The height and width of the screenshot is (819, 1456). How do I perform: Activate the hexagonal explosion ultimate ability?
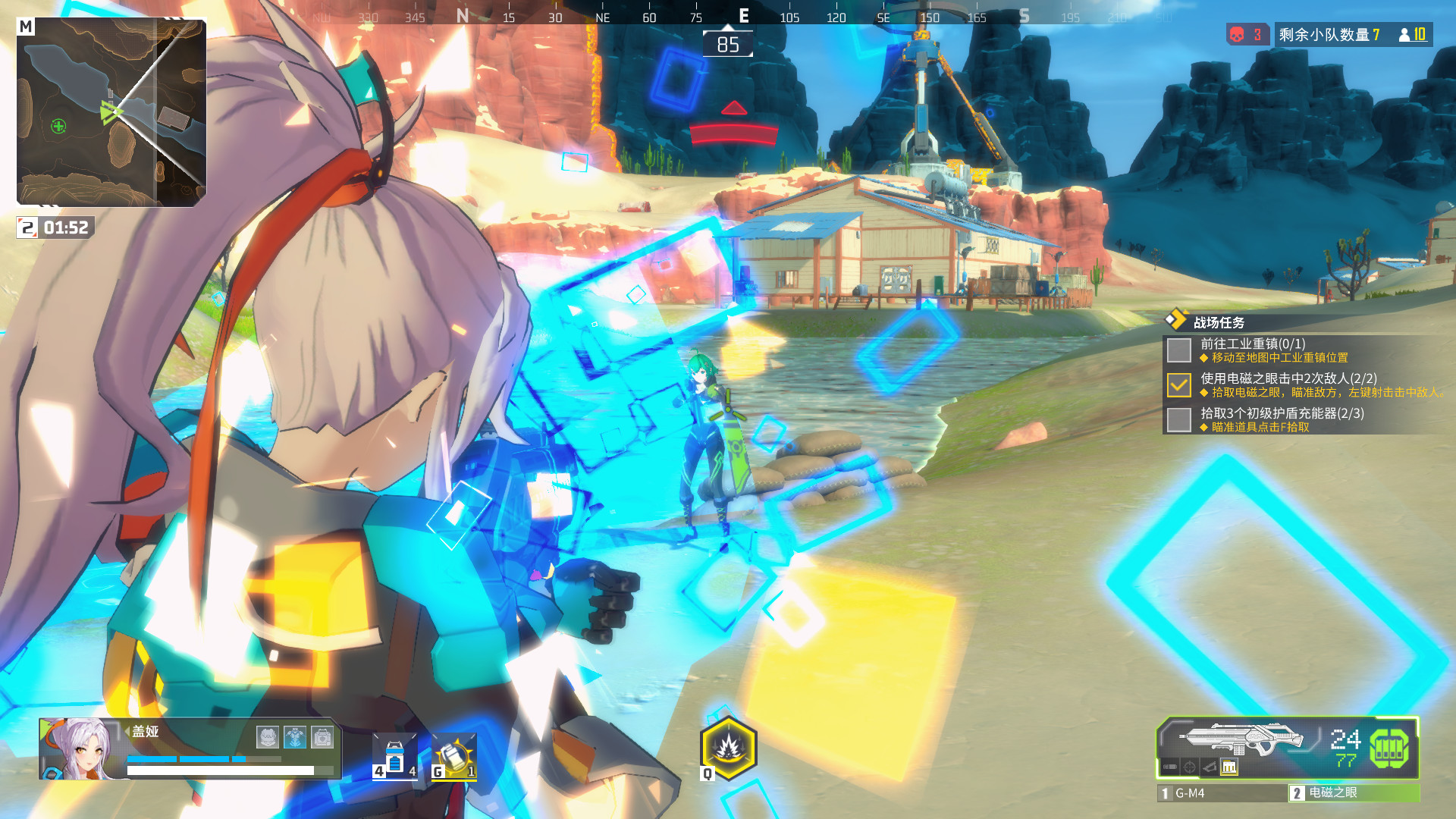tap(729, 748)
